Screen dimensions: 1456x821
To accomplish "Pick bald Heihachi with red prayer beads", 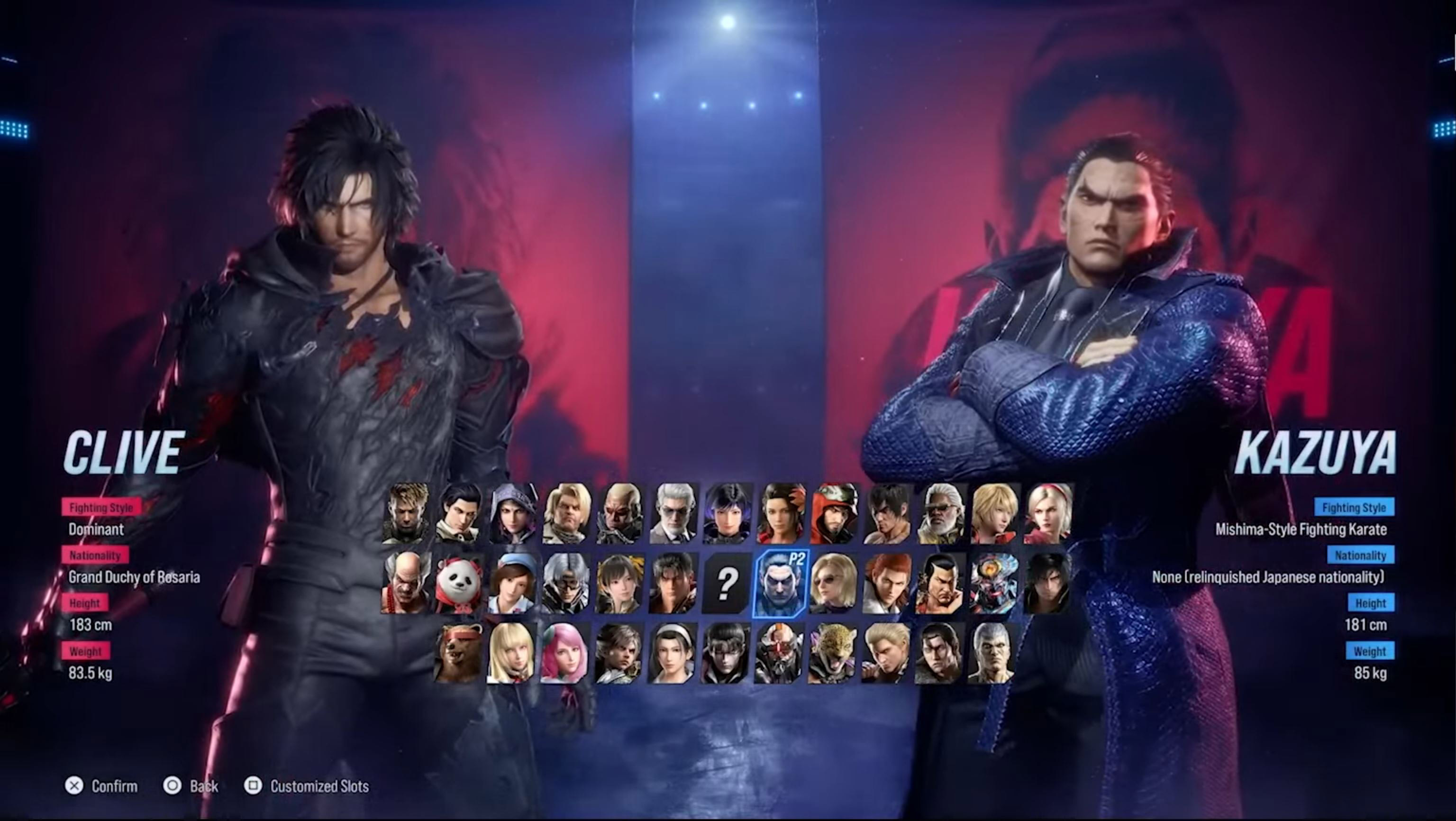I will (405, 583).
